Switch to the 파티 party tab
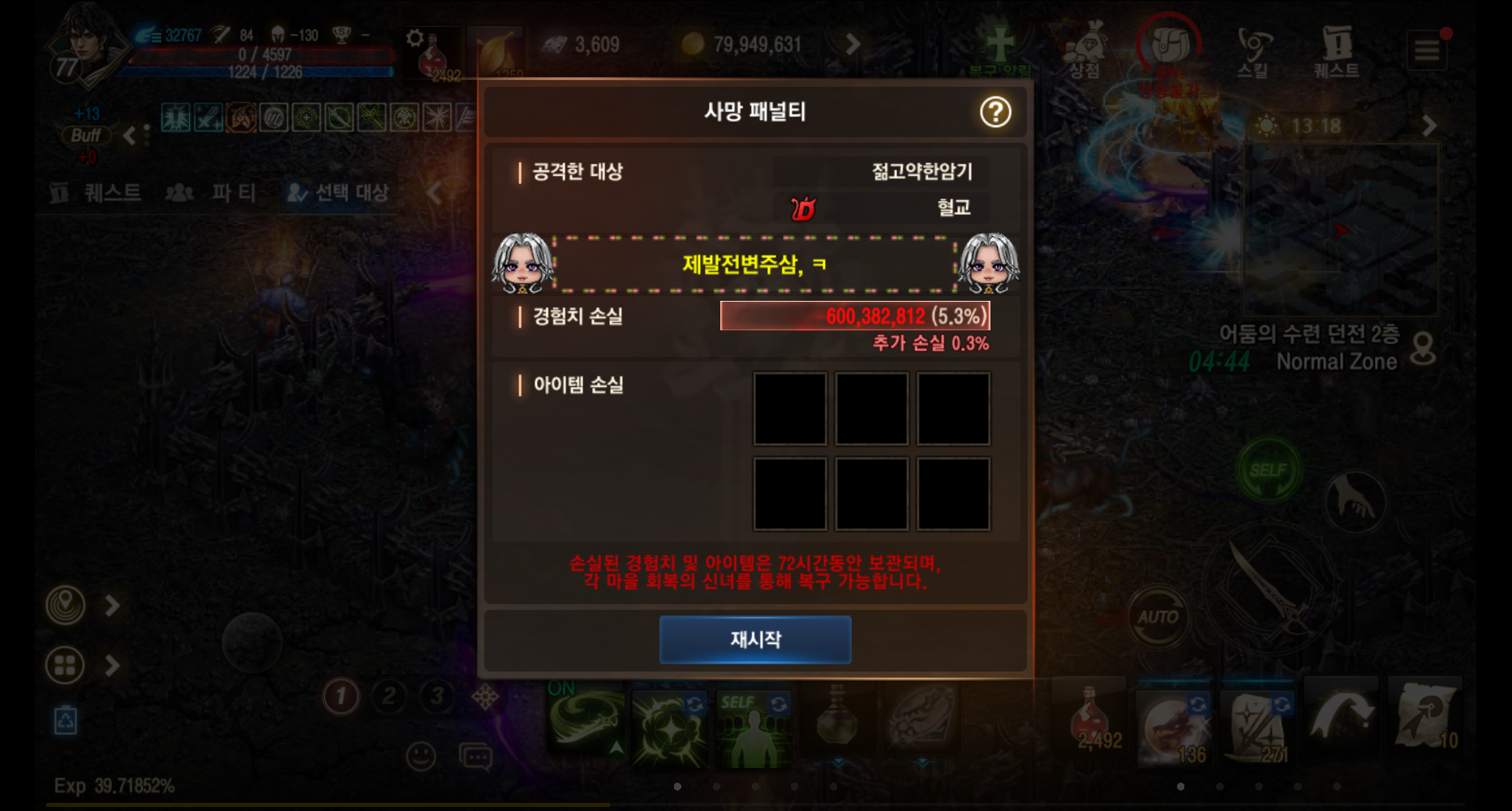 click(x=214, y=193)
